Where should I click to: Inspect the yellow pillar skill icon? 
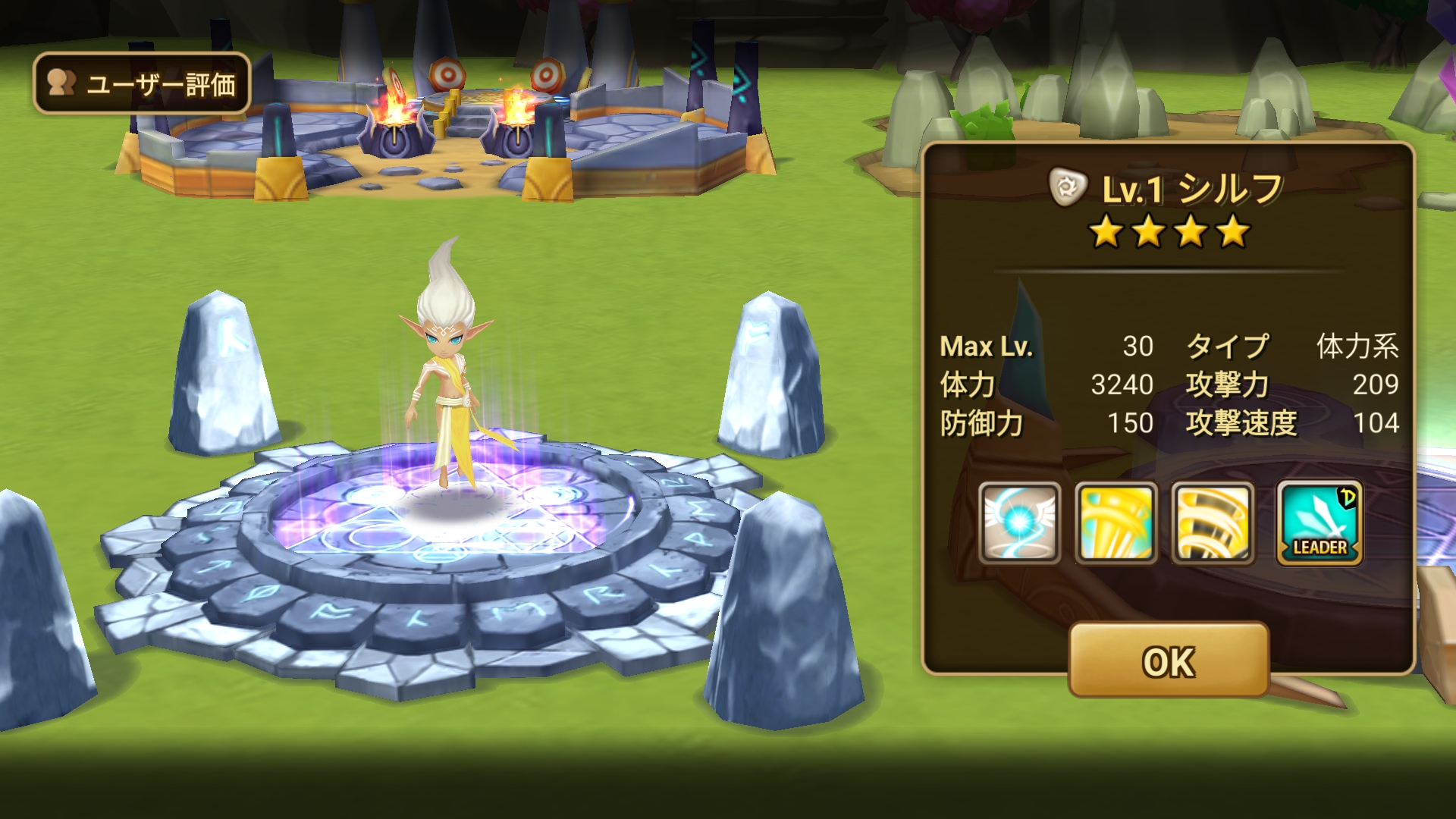(x=1116, y=523)
